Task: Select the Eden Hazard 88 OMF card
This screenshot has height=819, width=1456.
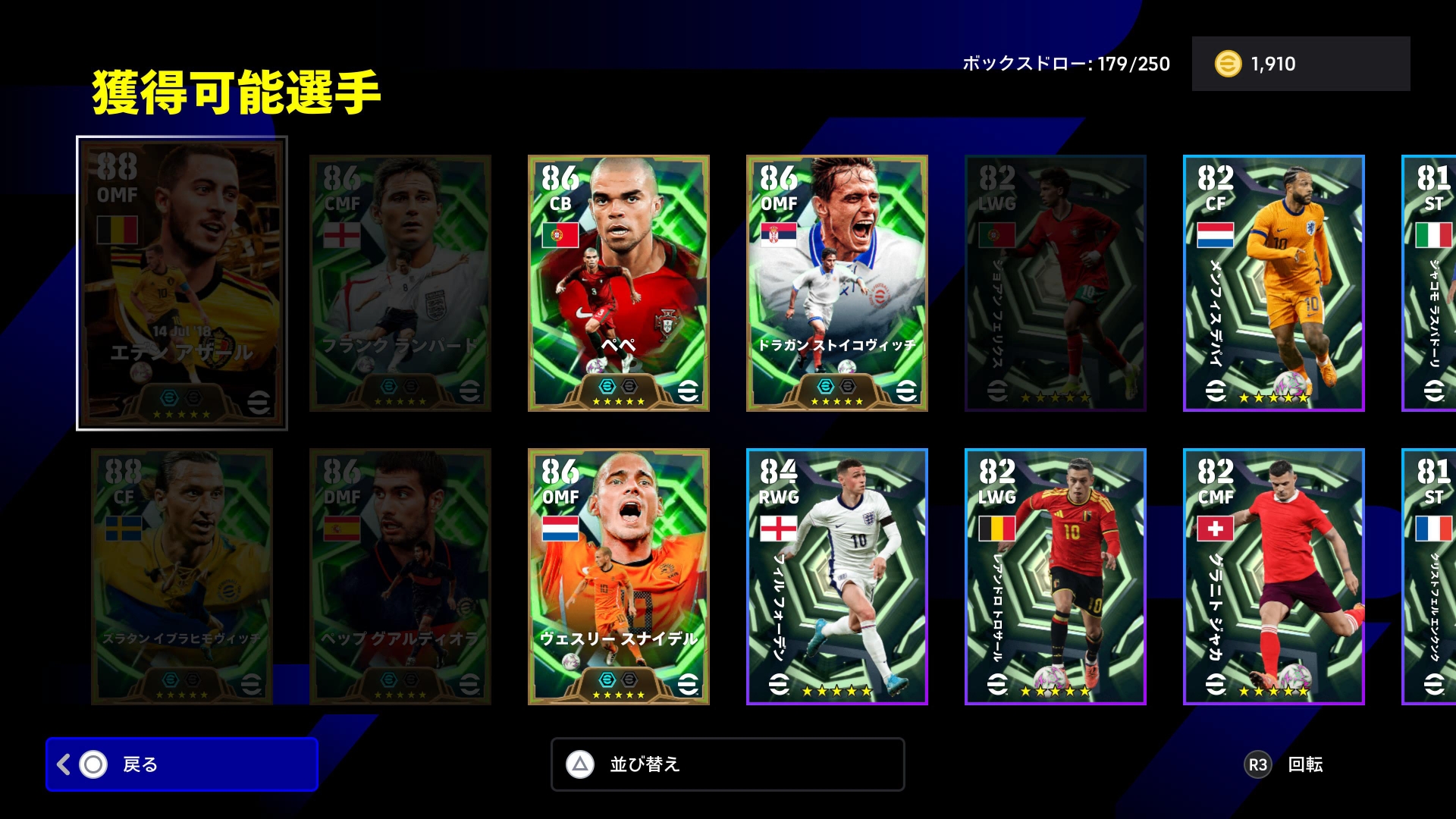Action: point(182,283)
